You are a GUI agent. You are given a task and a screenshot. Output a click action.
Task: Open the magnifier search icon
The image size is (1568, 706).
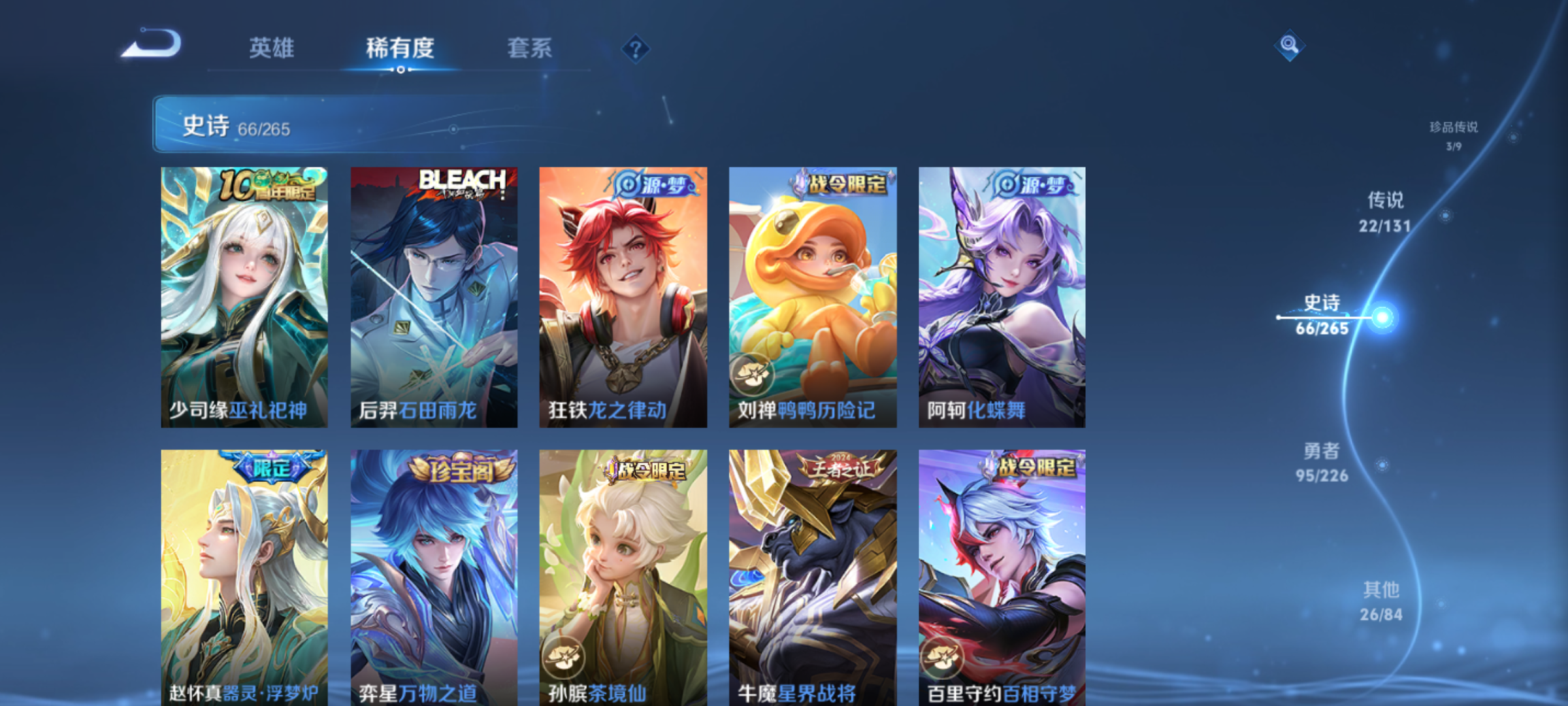coord(1289,45)
